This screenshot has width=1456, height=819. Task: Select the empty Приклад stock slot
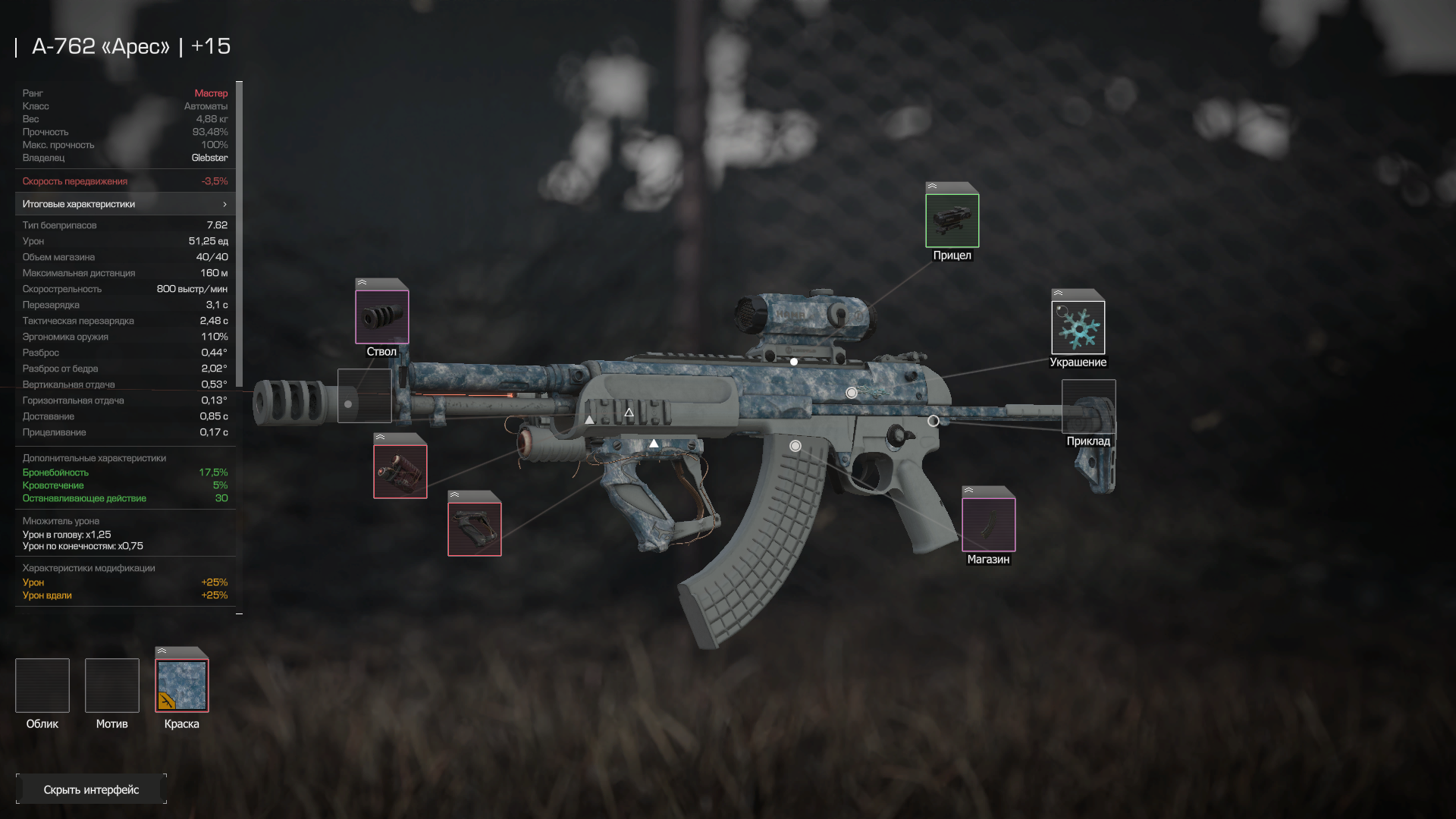coord(1088,406)
